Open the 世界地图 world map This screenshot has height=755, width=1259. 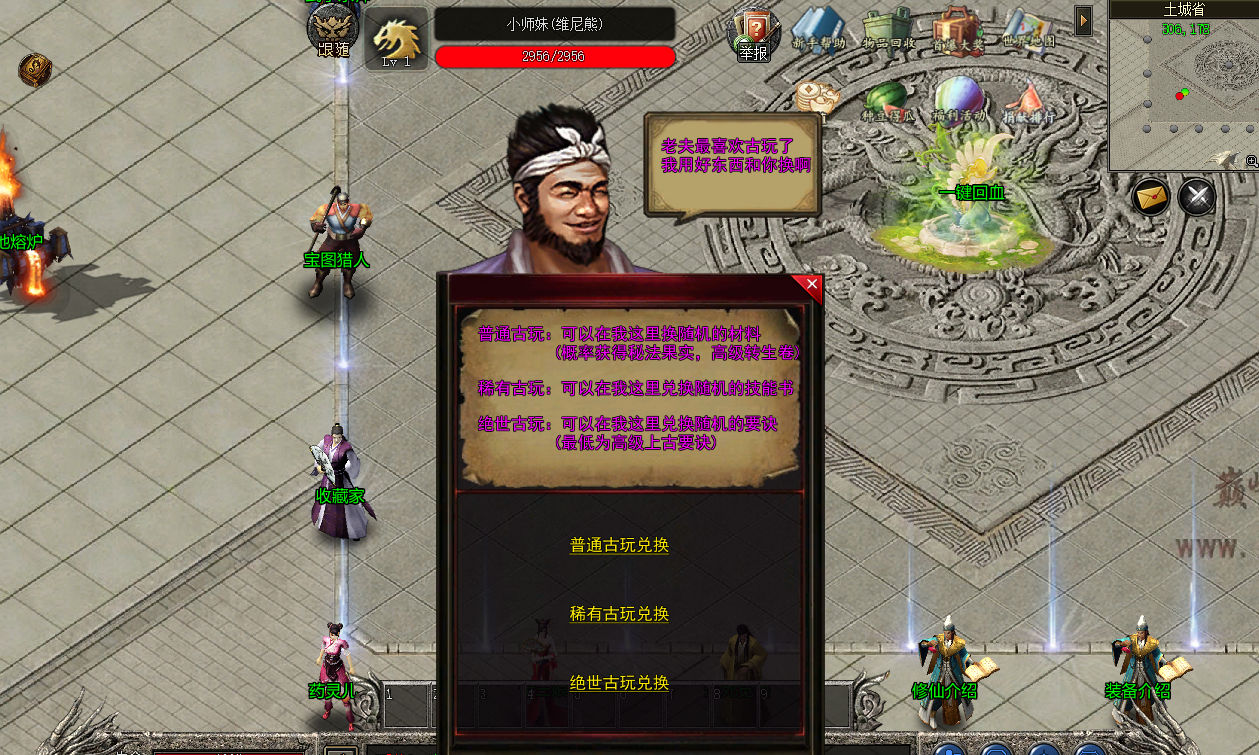point(1028,30)
